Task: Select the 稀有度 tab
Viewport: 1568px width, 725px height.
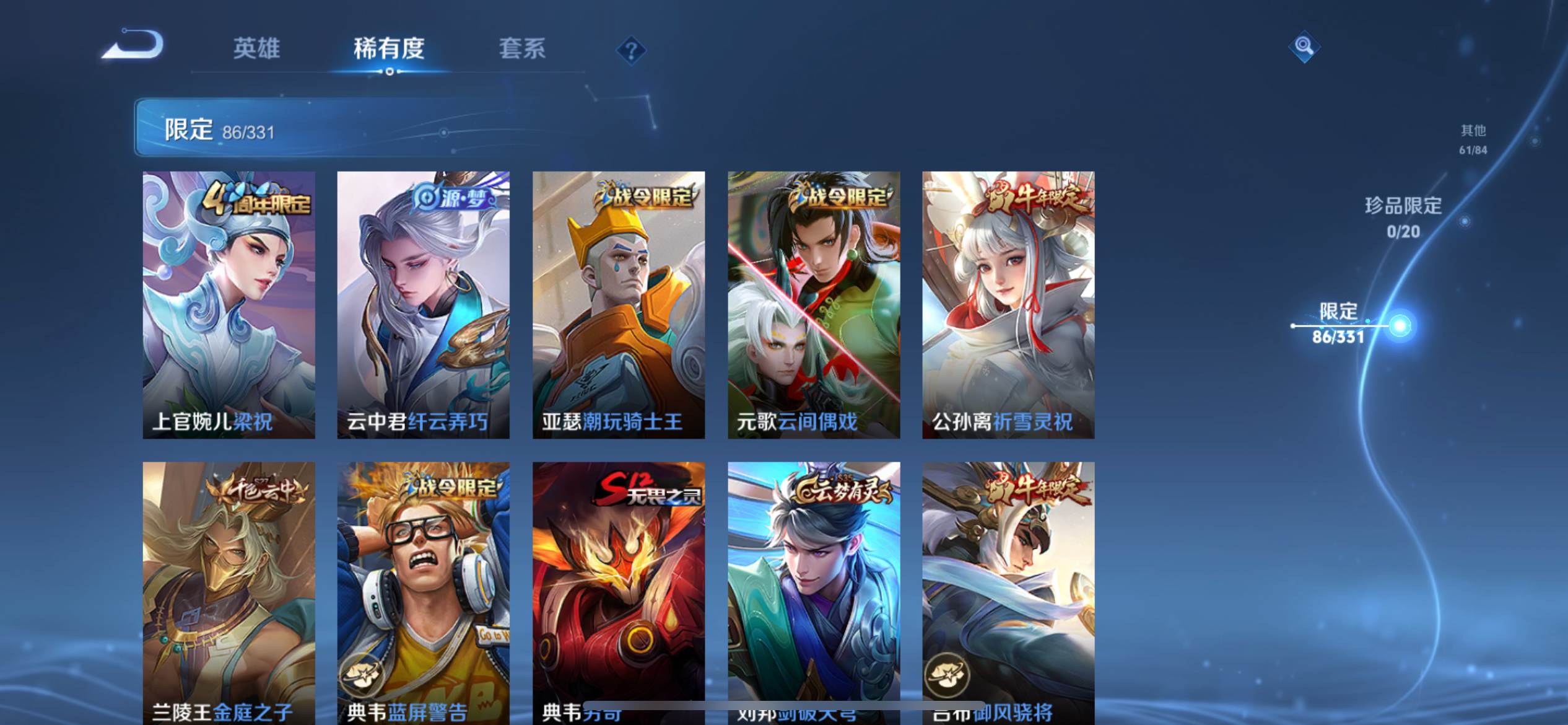Action: 389,50
